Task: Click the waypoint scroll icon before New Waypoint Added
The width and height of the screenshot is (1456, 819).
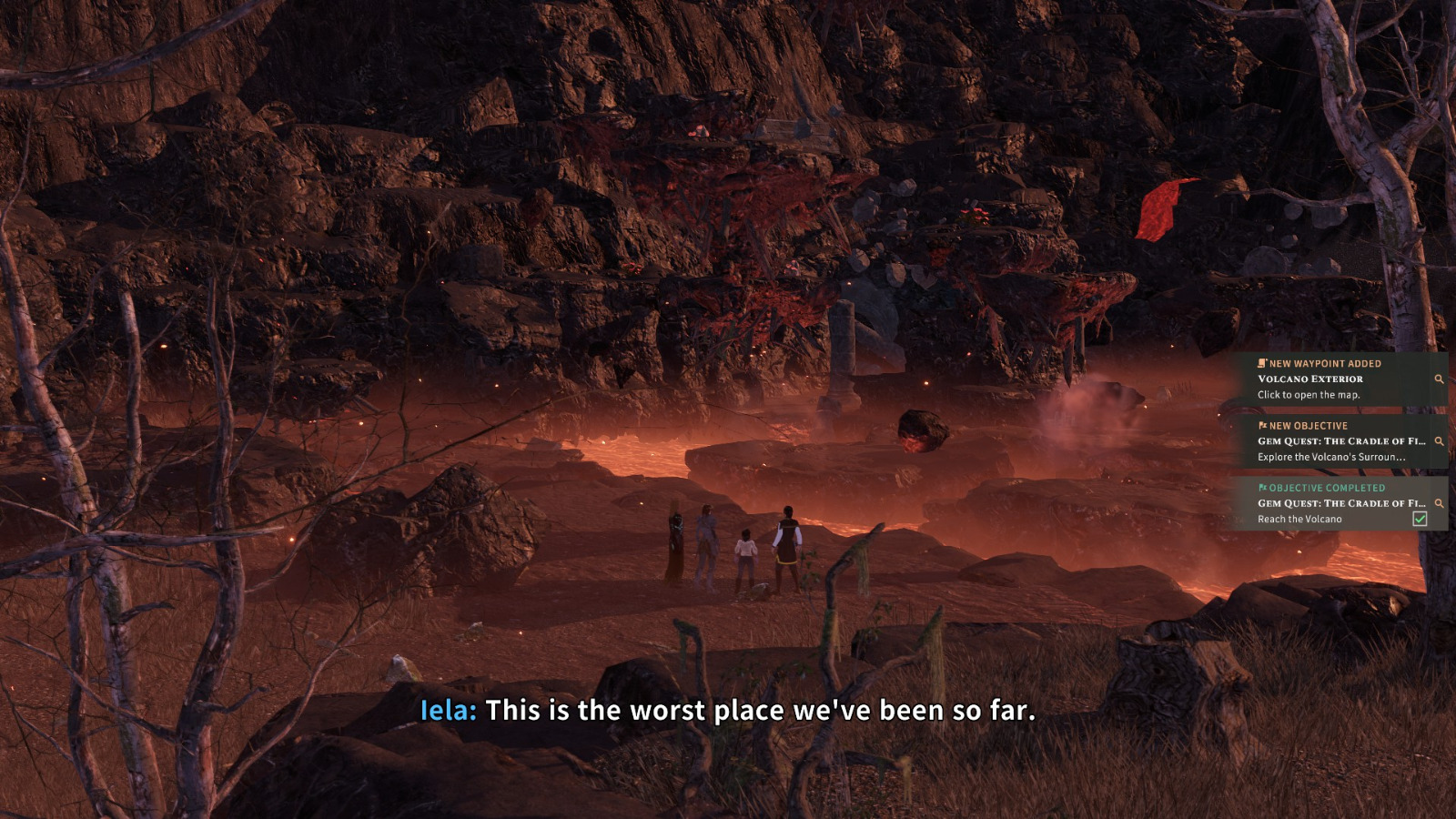Action: click(1261, 363)
